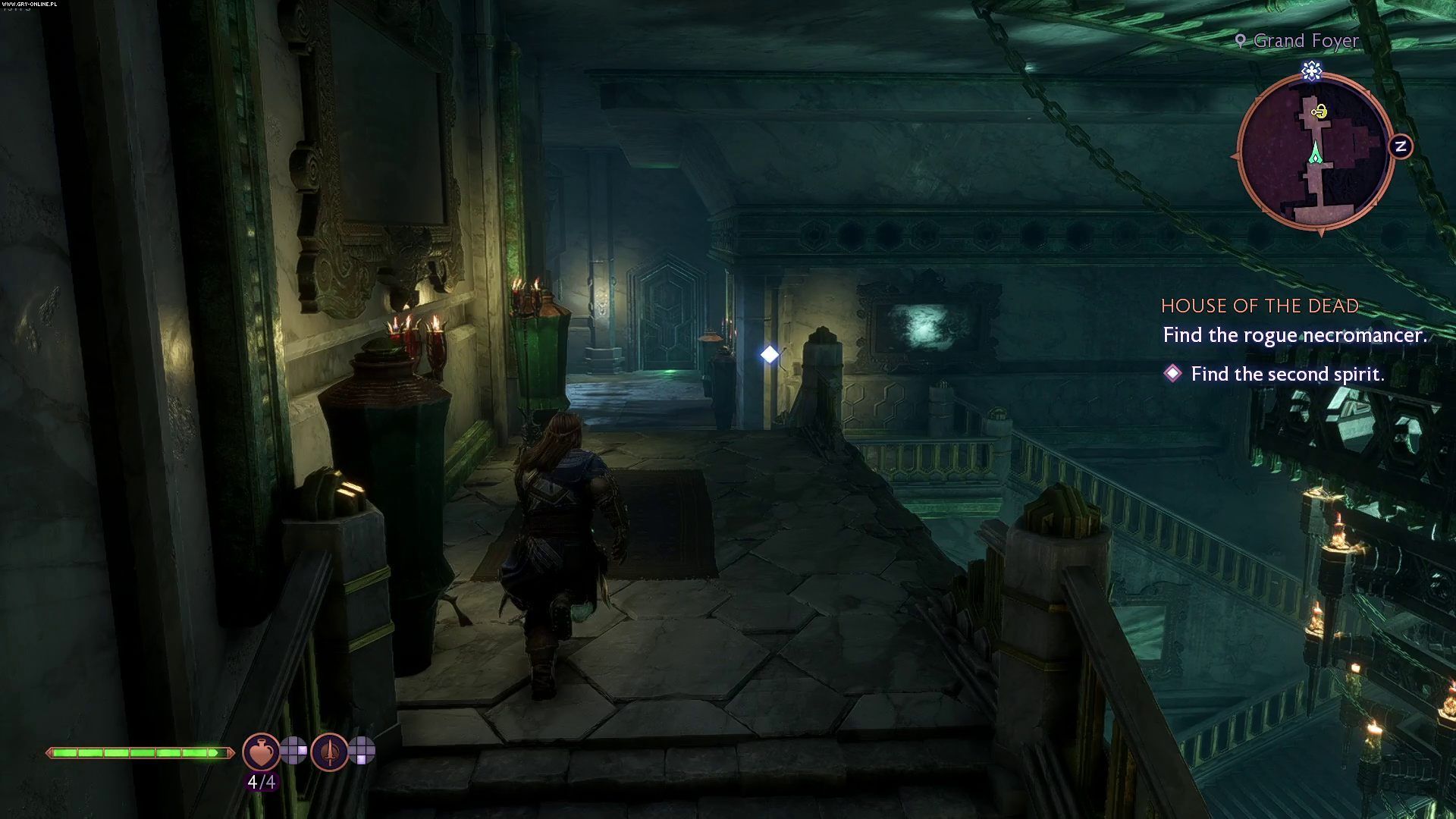The height and width of the screenshot is (819, 1456).
Task: Open the House of the Dead quest
Action: [1260, 306]
